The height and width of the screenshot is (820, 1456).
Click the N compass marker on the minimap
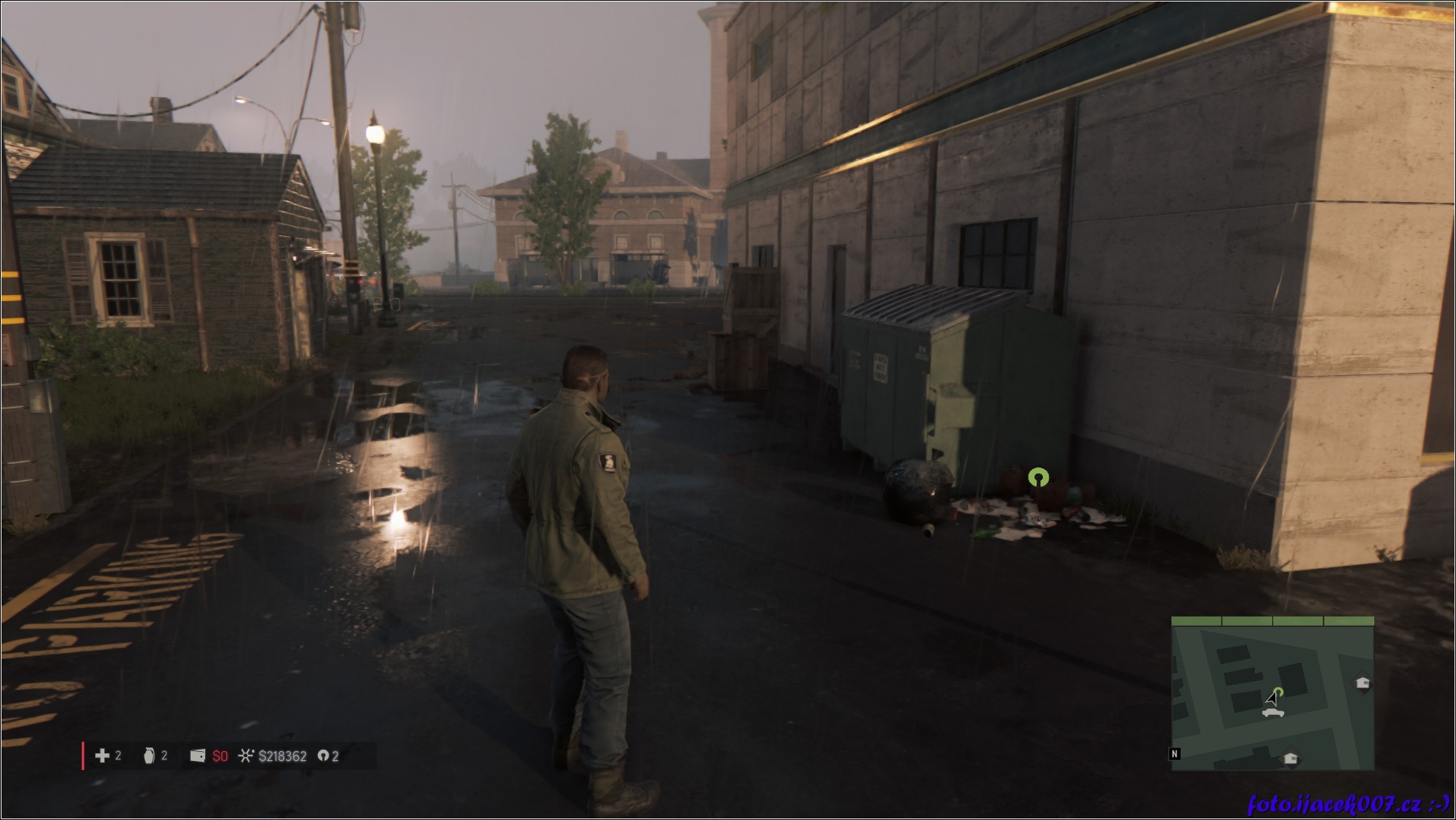pyautogui.click(x=1174, y=753)
